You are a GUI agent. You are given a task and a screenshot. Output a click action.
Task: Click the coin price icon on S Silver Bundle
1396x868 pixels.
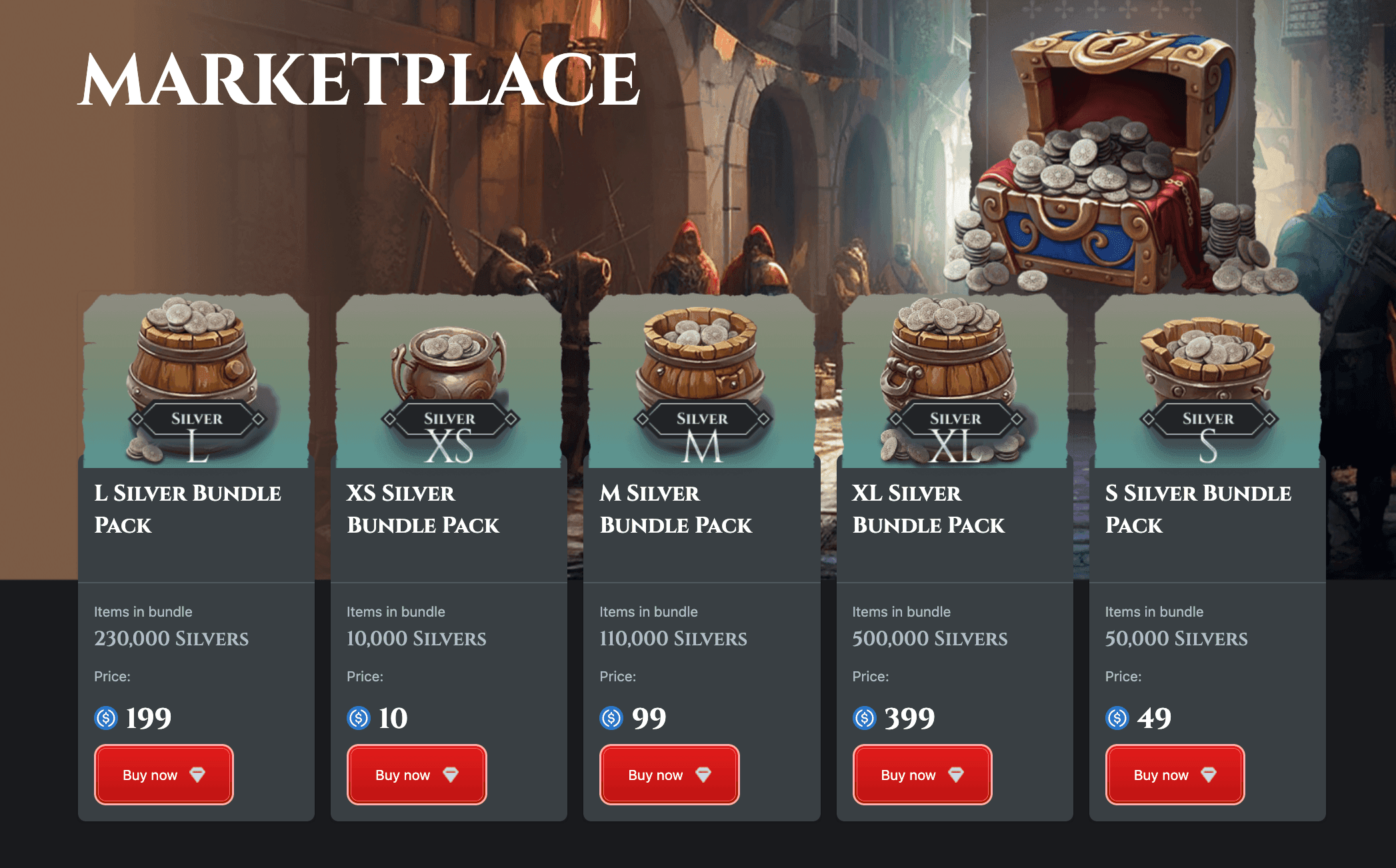tap(1117, 719)
